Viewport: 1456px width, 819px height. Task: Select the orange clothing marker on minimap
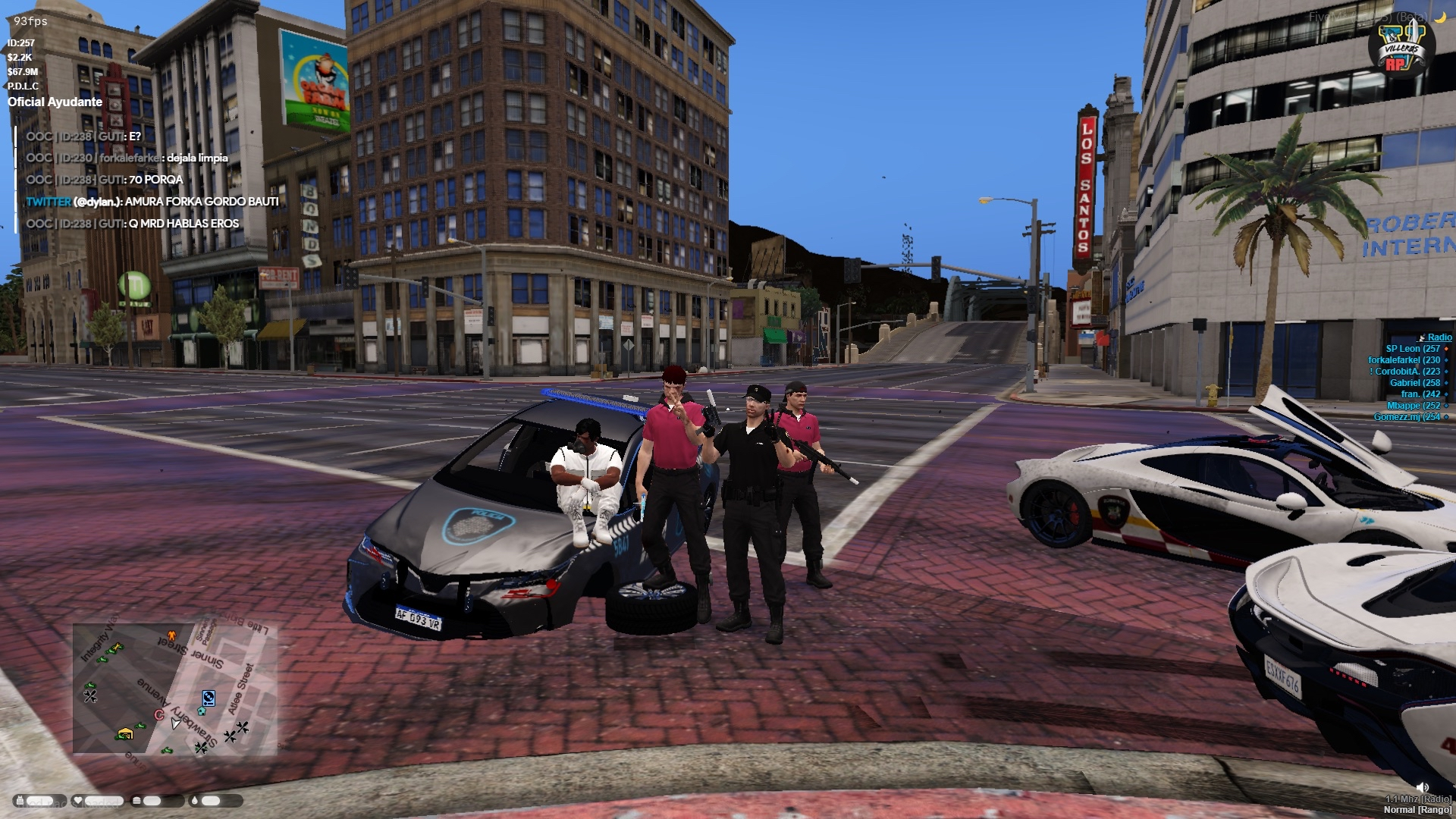pos(171,635)
